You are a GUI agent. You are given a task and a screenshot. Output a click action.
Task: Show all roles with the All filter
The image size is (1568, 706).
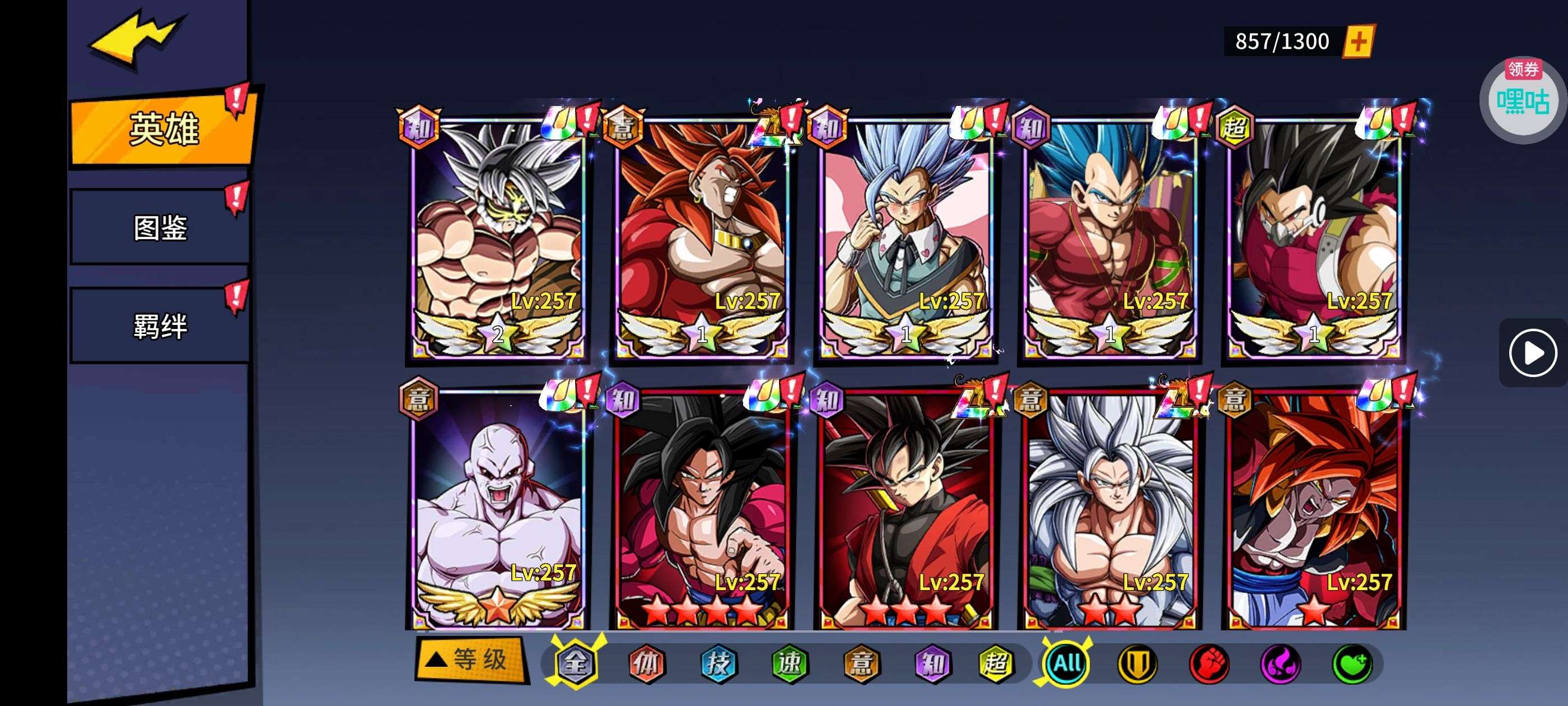coord(1066,663)
